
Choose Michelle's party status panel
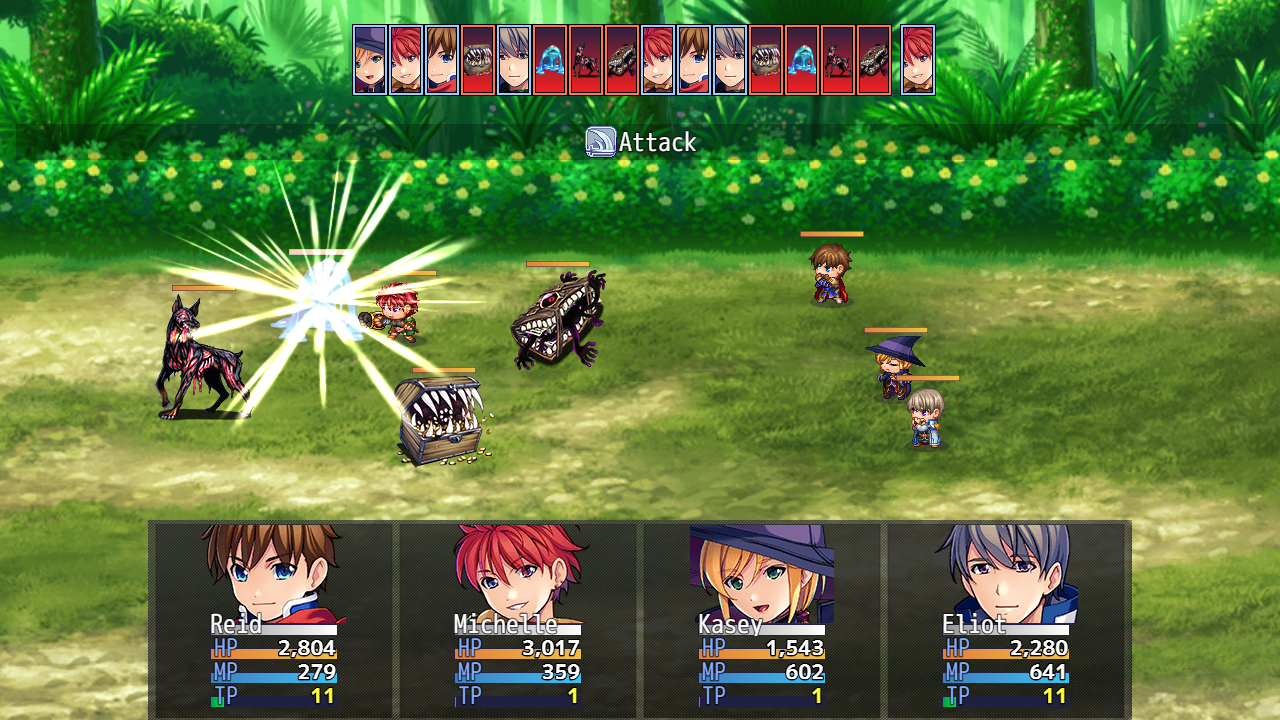pyautogui.click(x=517, y=618)
